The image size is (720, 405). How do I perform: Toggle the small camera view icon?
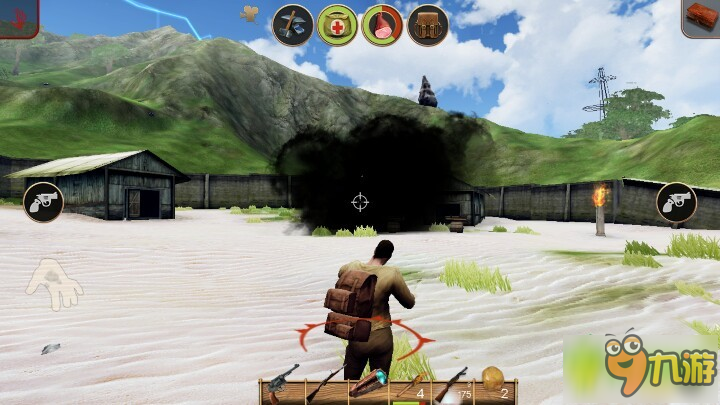(x=249, y=13)
